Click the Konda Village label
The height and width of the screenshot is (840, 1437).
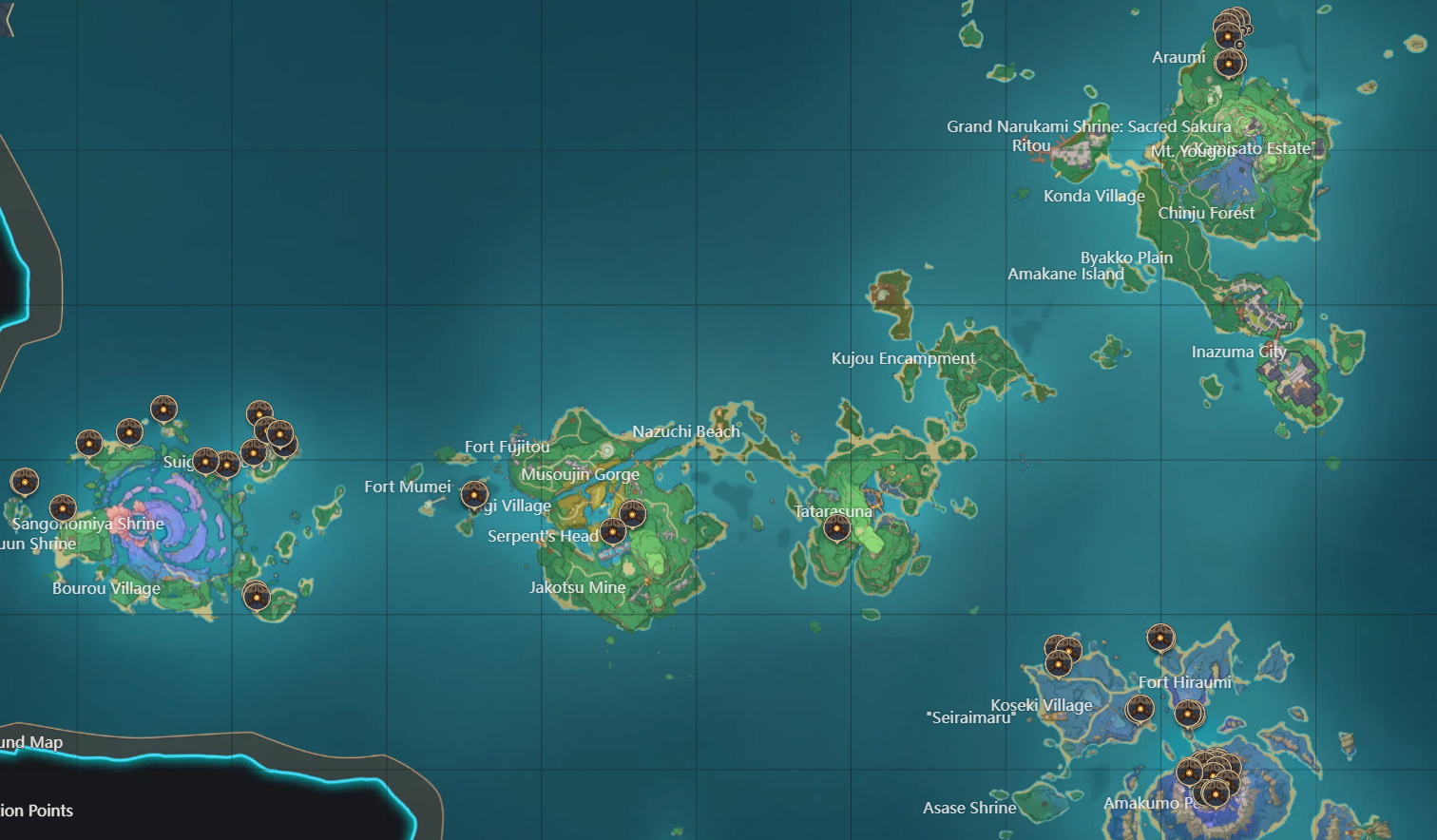point(1093,196)
